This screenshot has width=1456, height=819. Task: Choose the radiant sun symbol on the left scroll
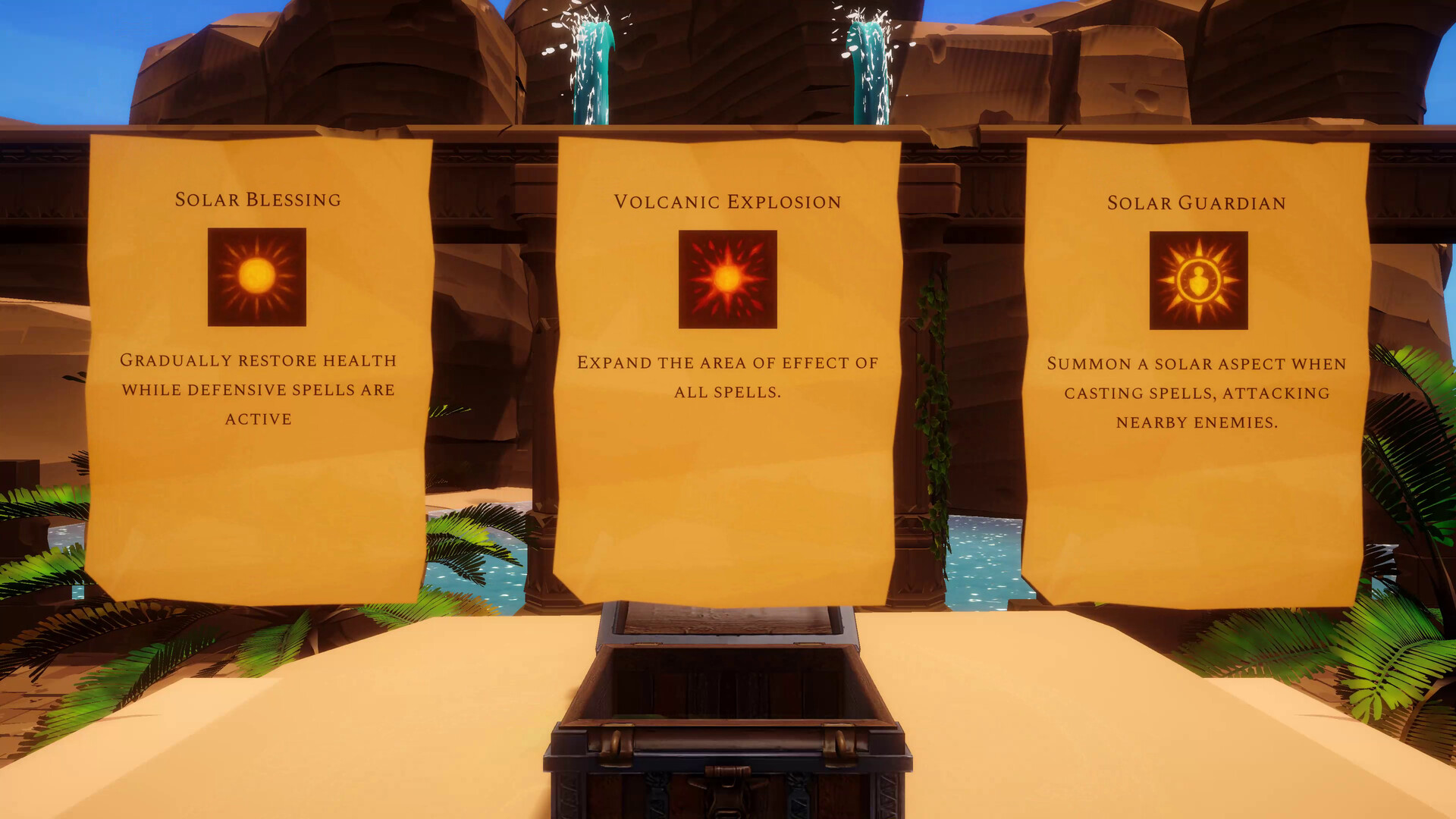(x=258, y=277)
